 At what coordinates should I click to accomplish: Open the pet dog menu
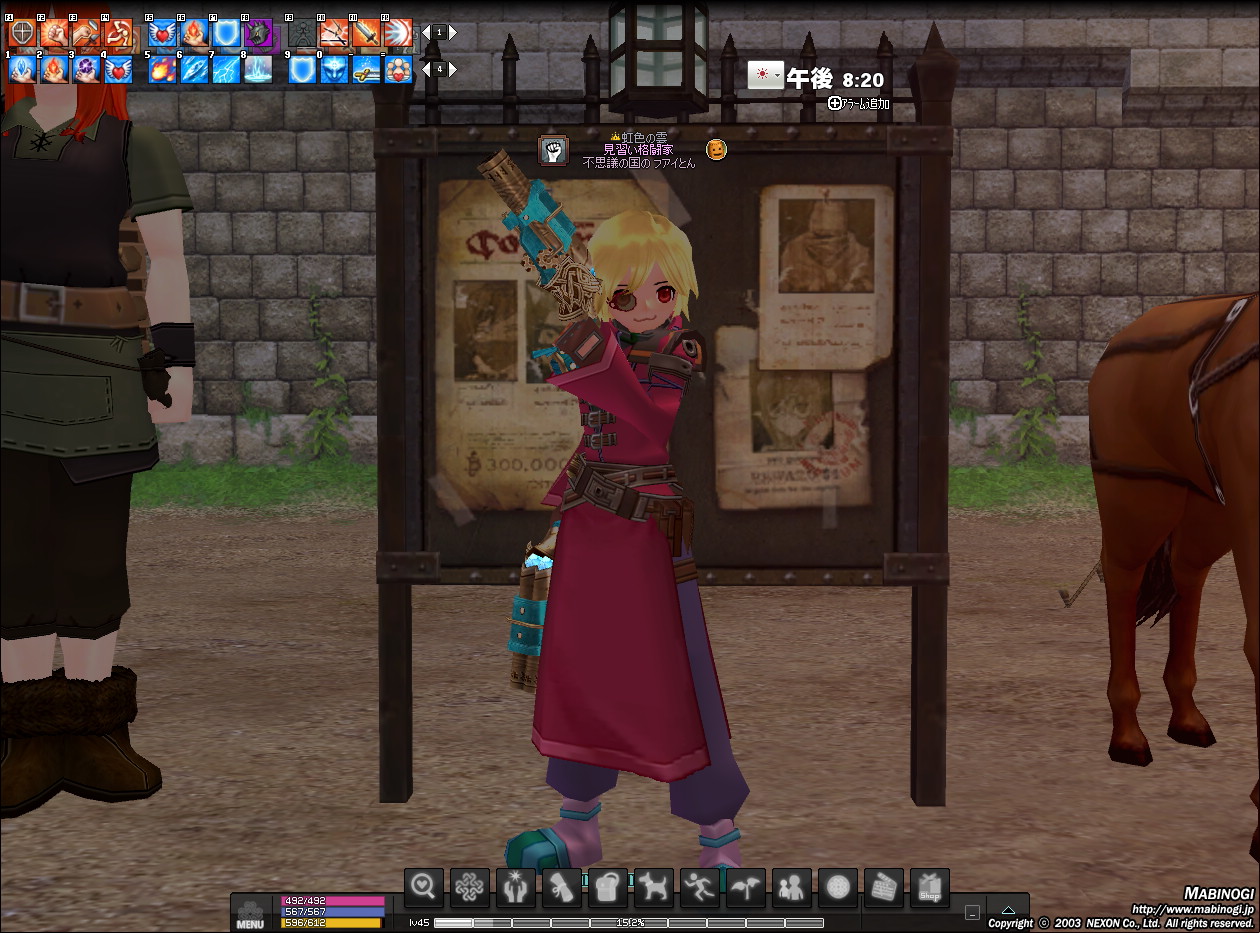[x=653, y=887]
